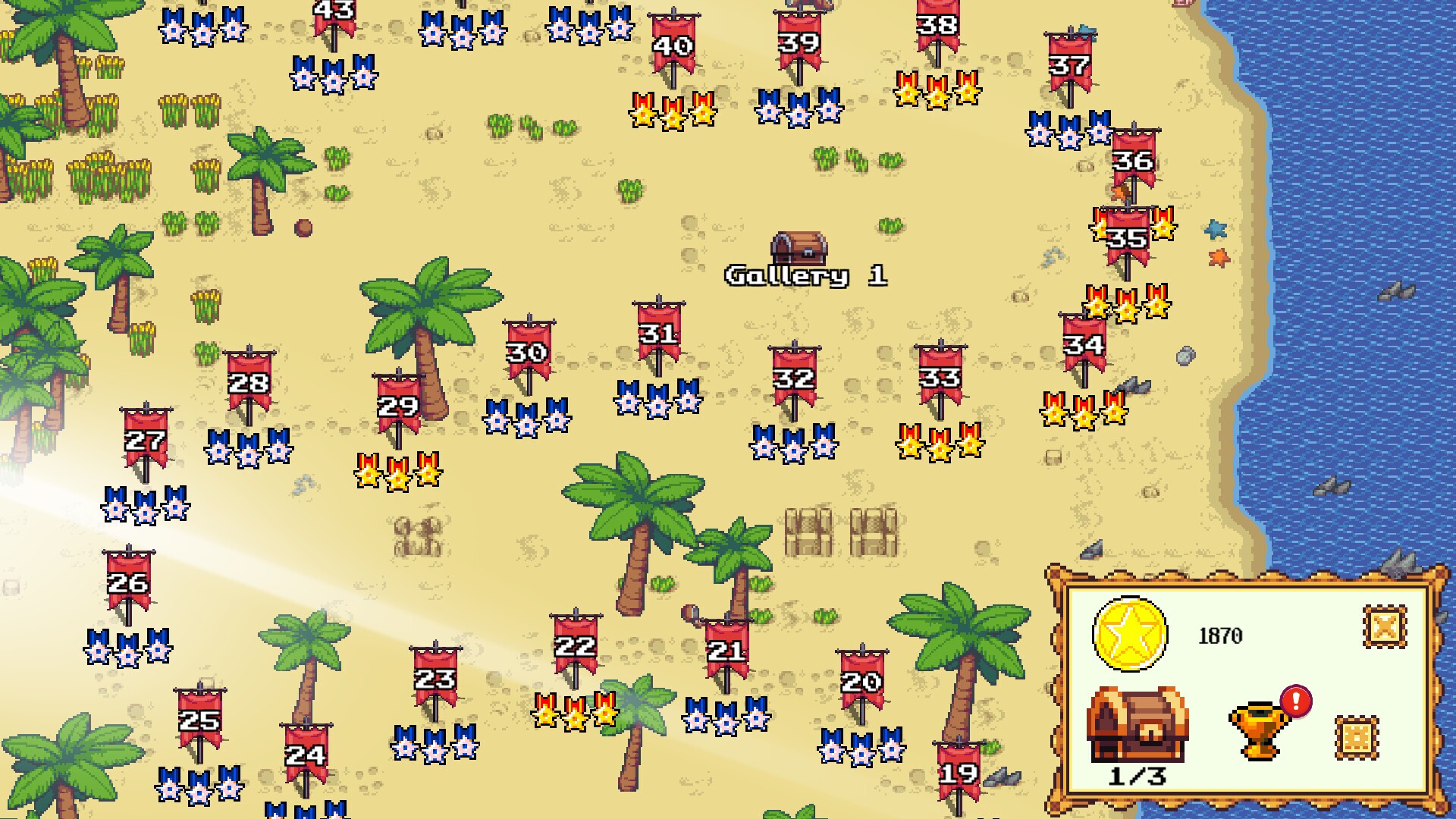Click the gold flame stars under level 29

pyautogui.click(x=397, y=474)
